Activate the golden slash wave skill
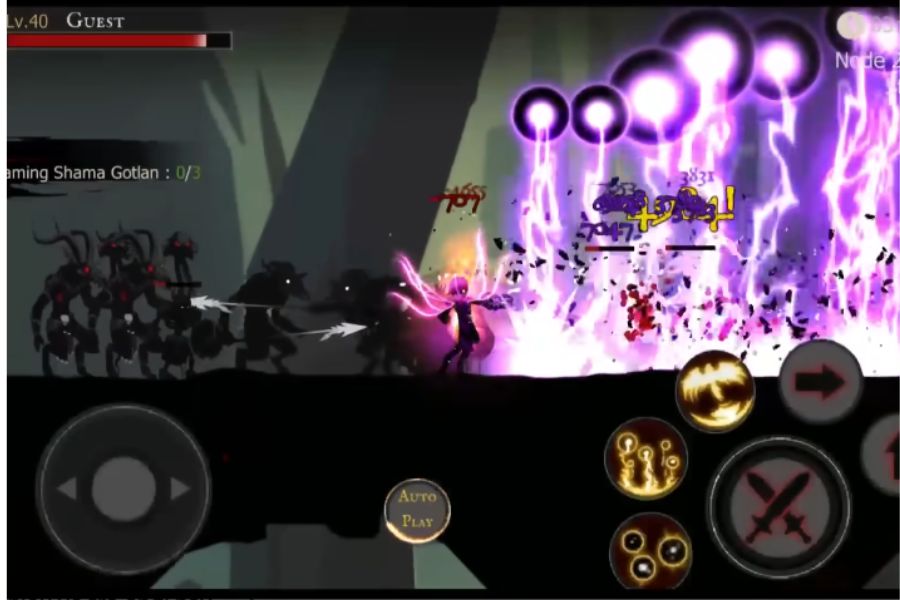Screen dimensions: 900x600 coord(714,391)
